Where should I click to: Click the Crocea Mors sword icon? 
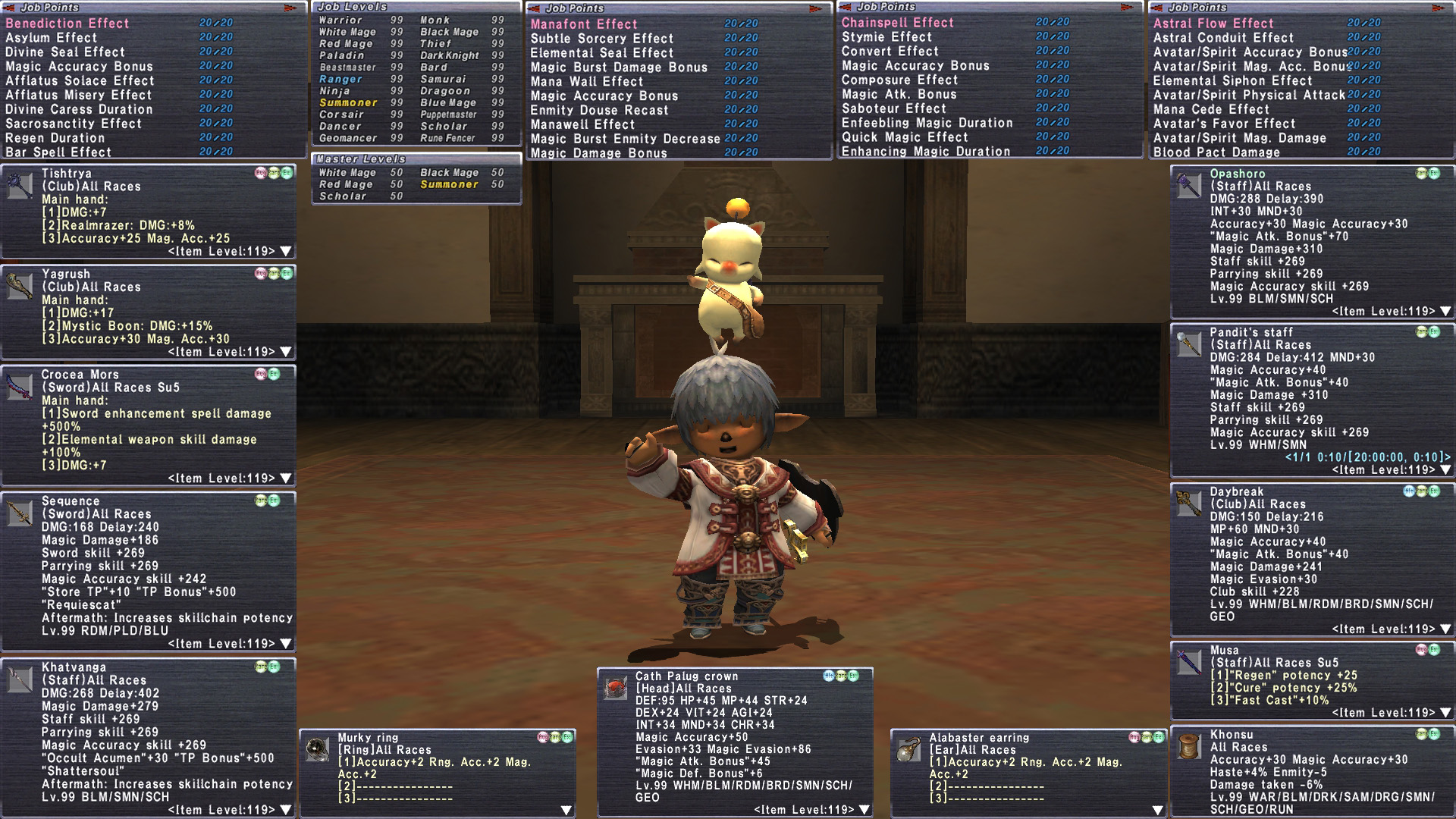click(x=20, y=386)
